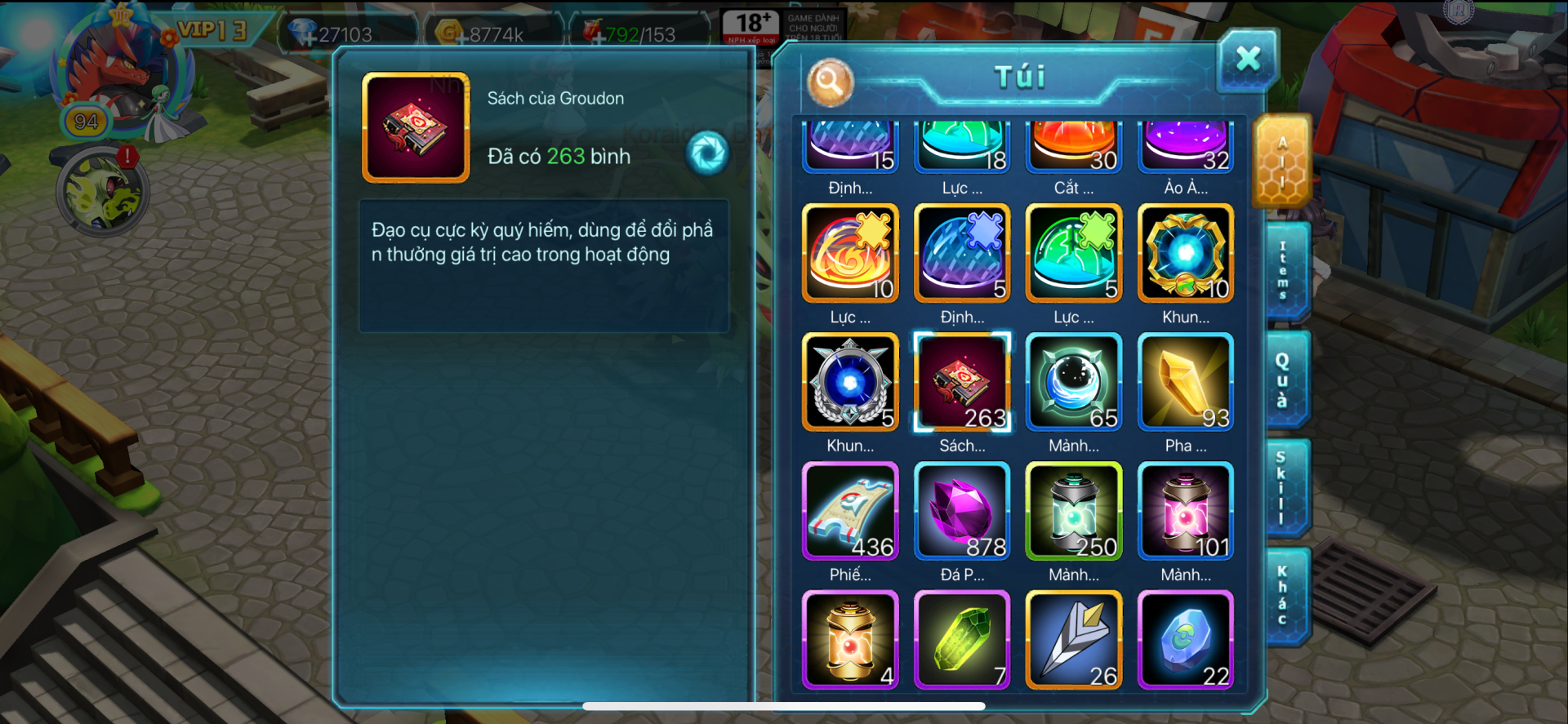Choose the dark orb item with 65
The image size is (1568, 724).
coord(1074,382)
